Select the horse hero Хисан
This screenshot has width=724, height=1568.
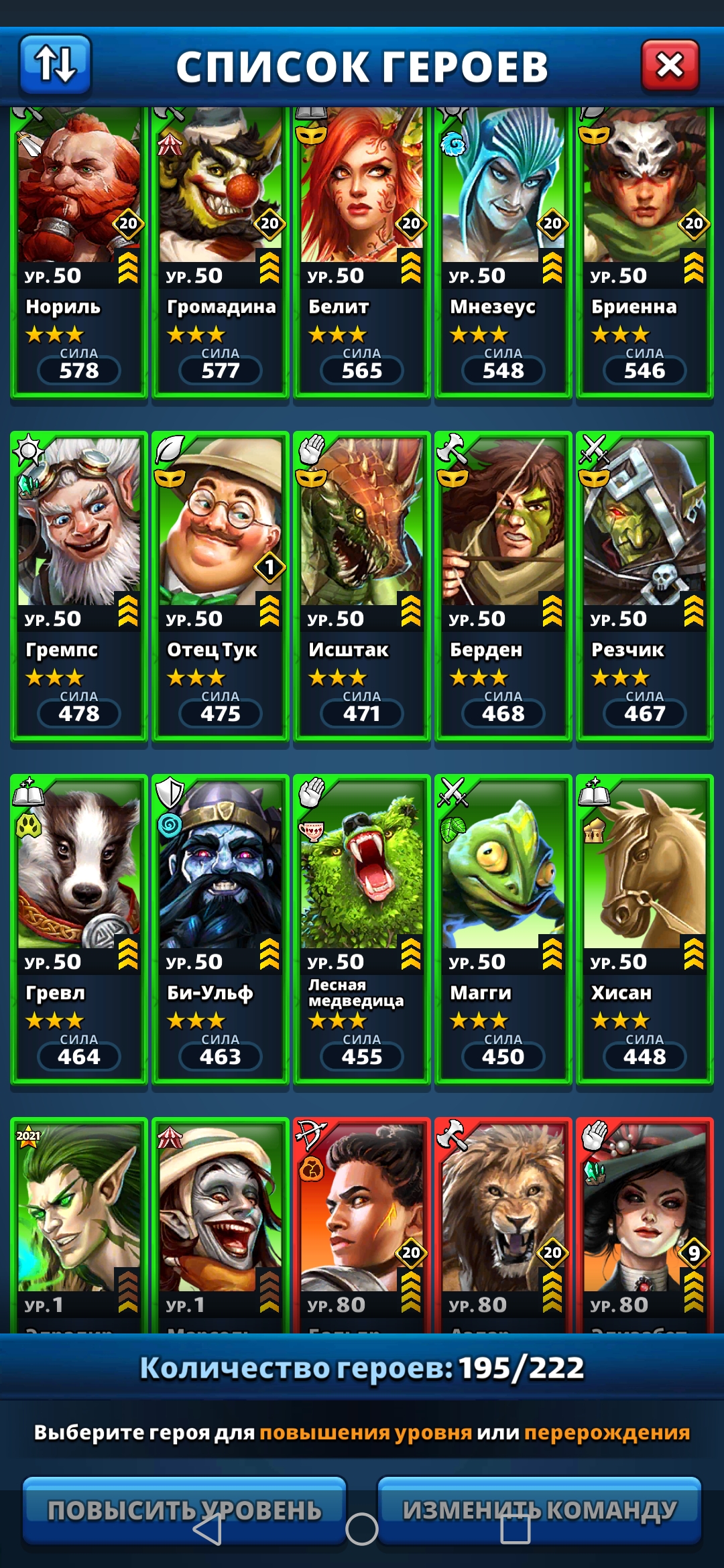click(x=645, y=929)
